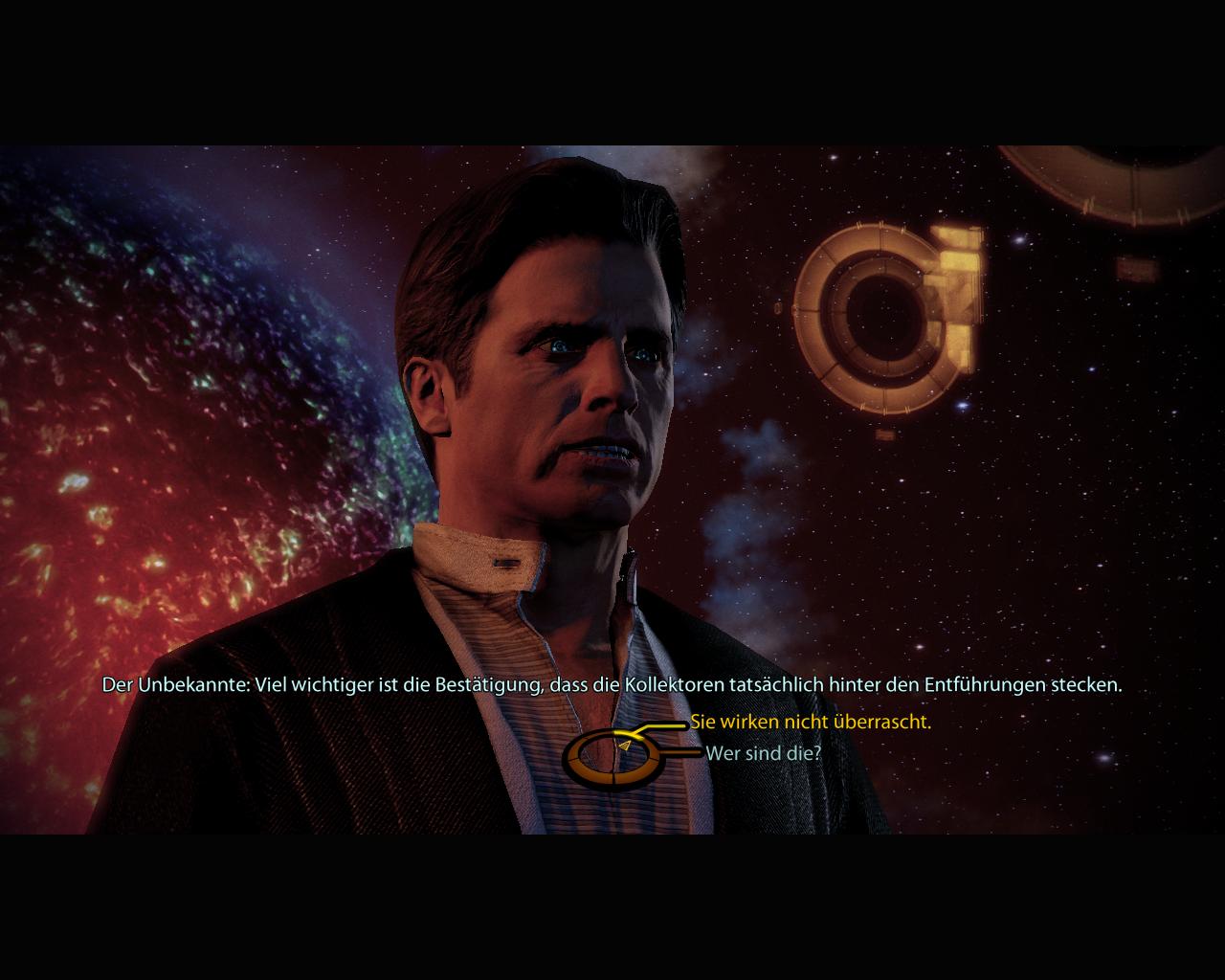1225x980 pixels.
Task: Click the subtitle line from 'Der Unbekannte'
Action: [612, 685]
